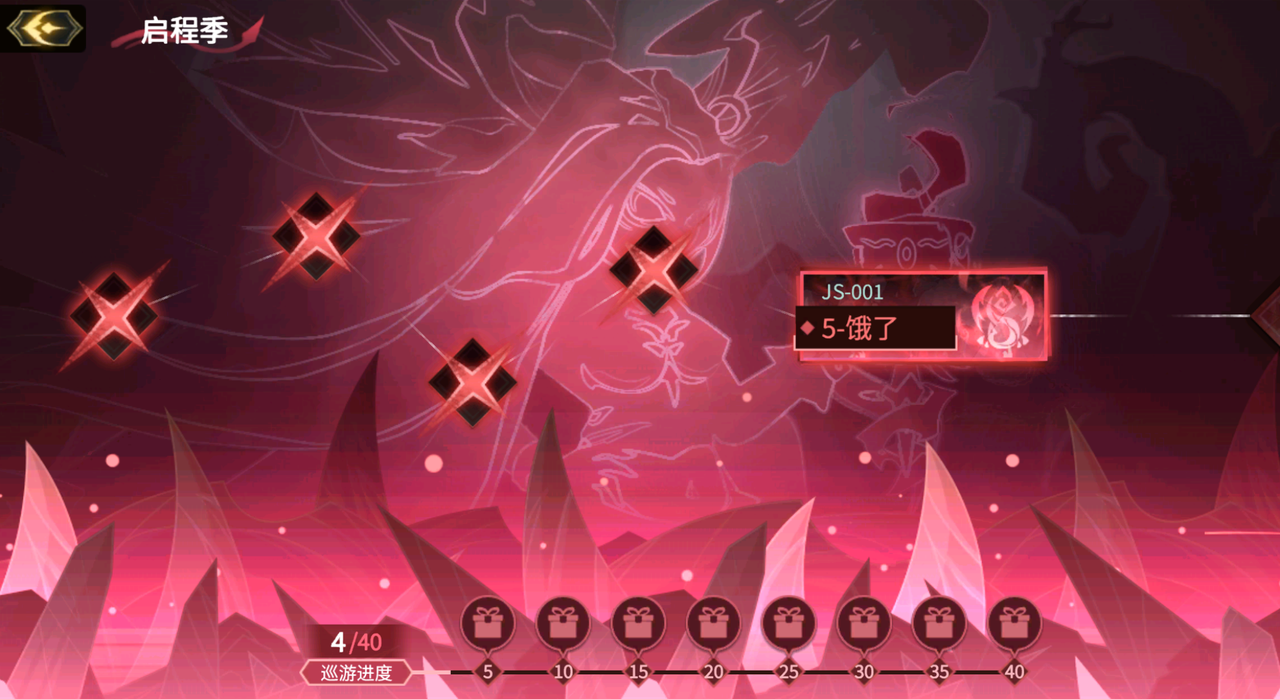Select the gift box at milestone 15
The height and width of the screenshot is (699, 1280).
click(x=638, y=624)
